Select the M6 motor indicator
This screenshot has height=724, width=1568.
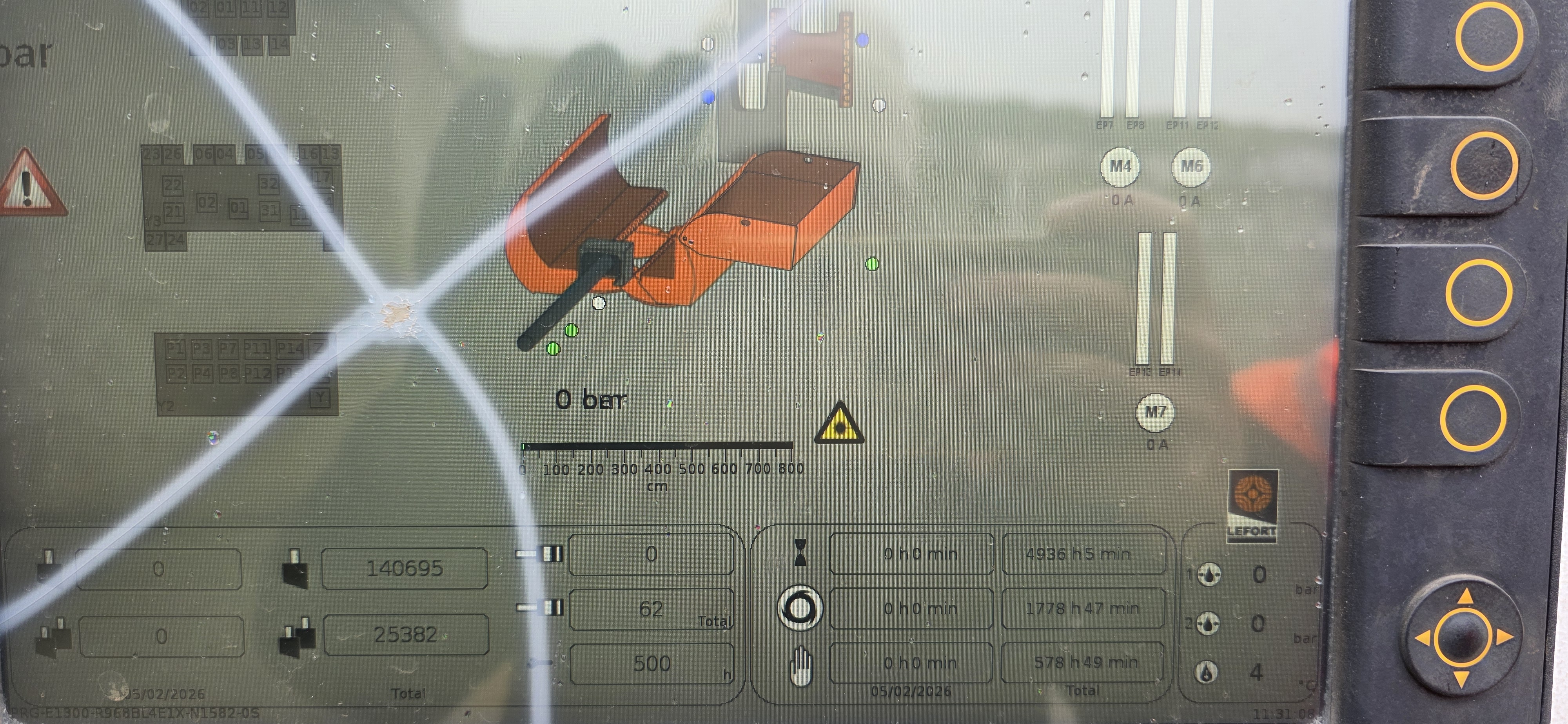tap(1191, 166)
